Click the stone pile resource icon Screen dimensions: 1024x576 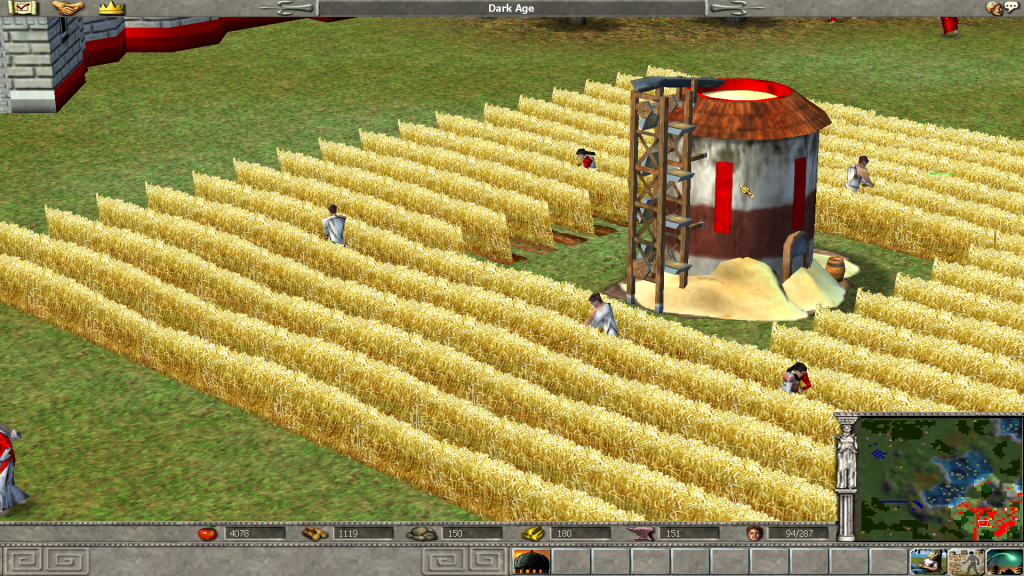pyautogui.click(x=422, y=533)
